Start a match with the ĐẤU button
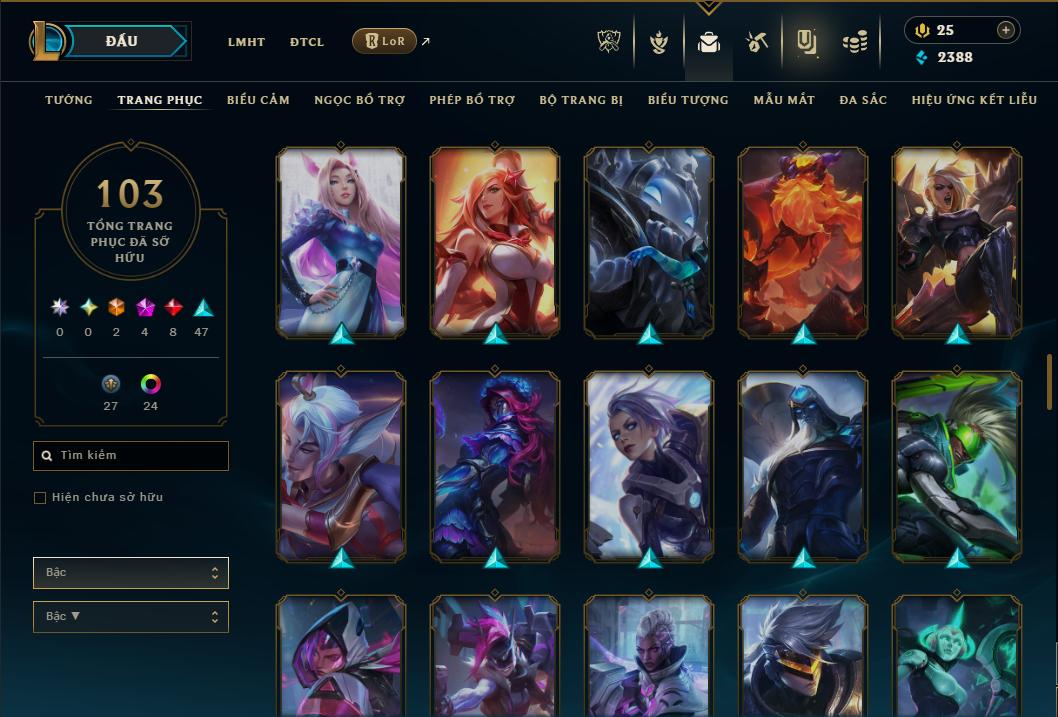 [121, 41]
